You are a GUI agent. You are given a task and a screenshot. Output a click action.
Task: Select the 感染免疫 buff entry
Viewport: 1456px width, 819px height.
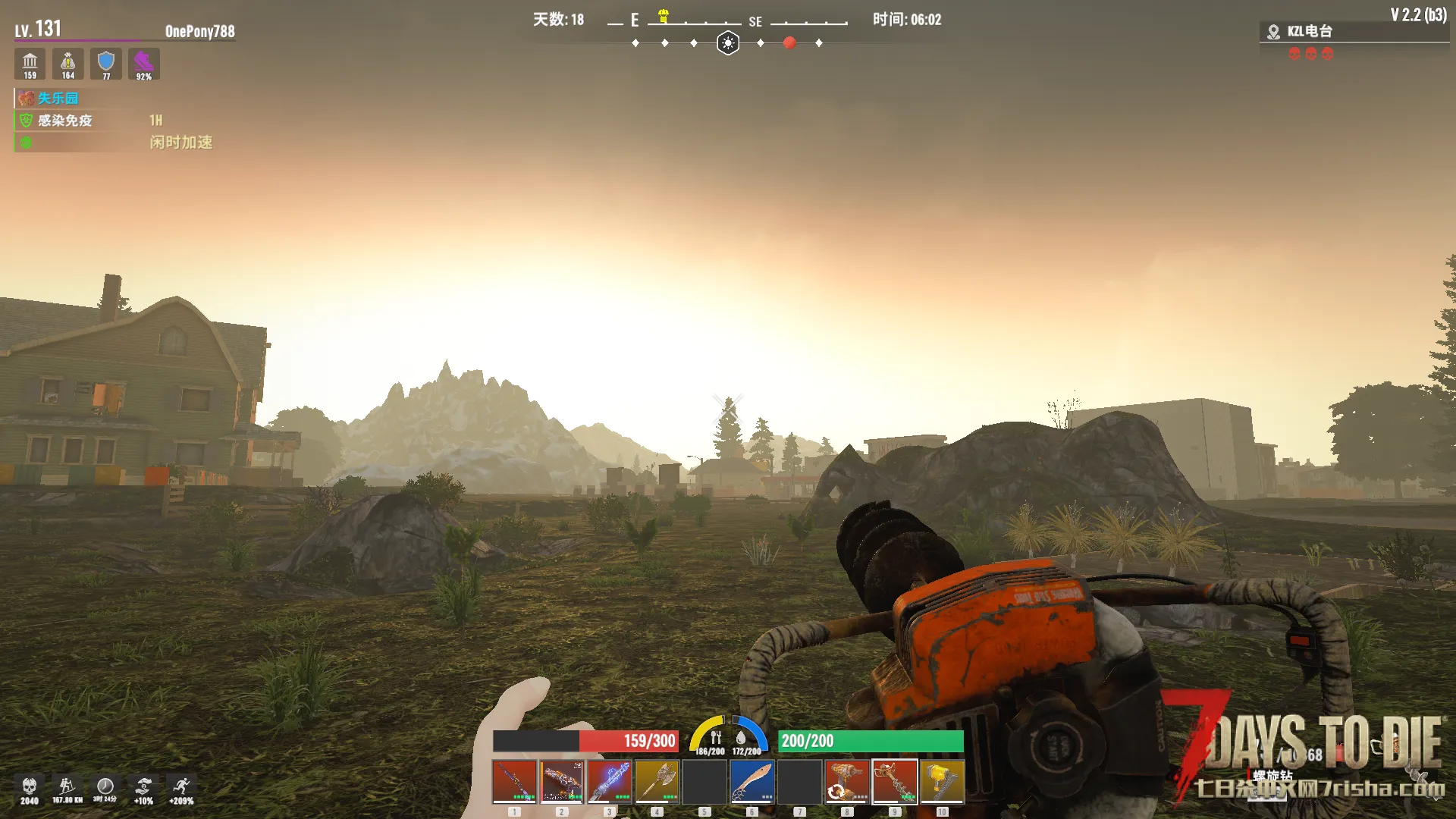(65, 121)
